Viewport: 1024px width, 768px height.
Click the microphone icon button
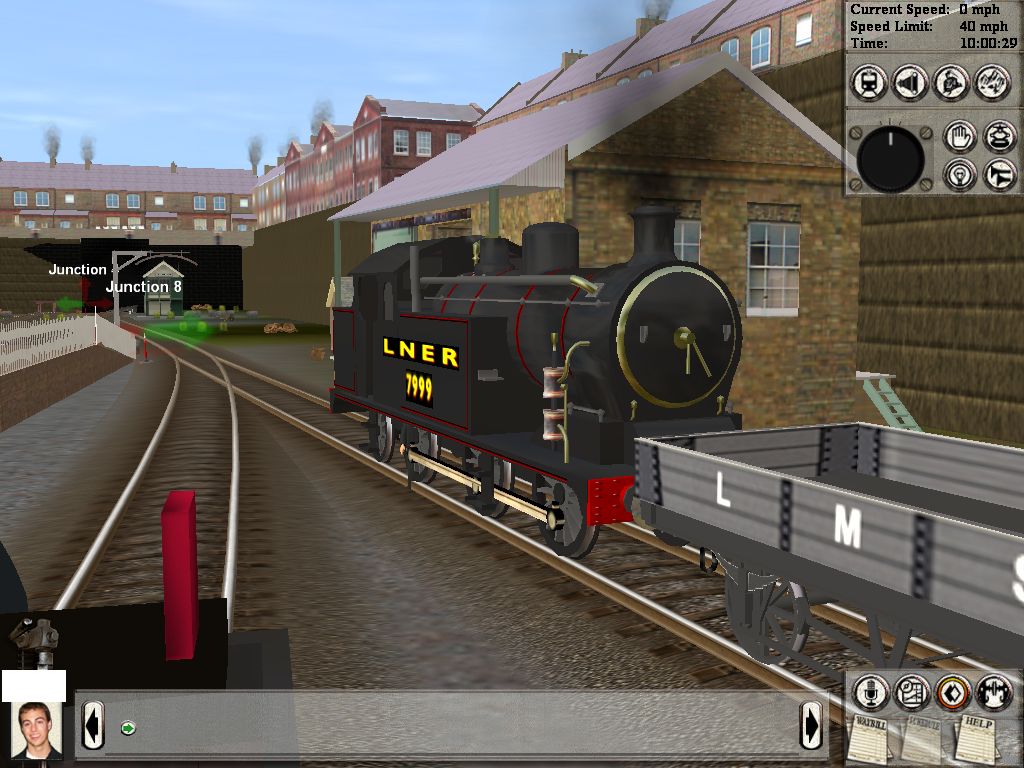pyautogui.click(x=870, y=691)
